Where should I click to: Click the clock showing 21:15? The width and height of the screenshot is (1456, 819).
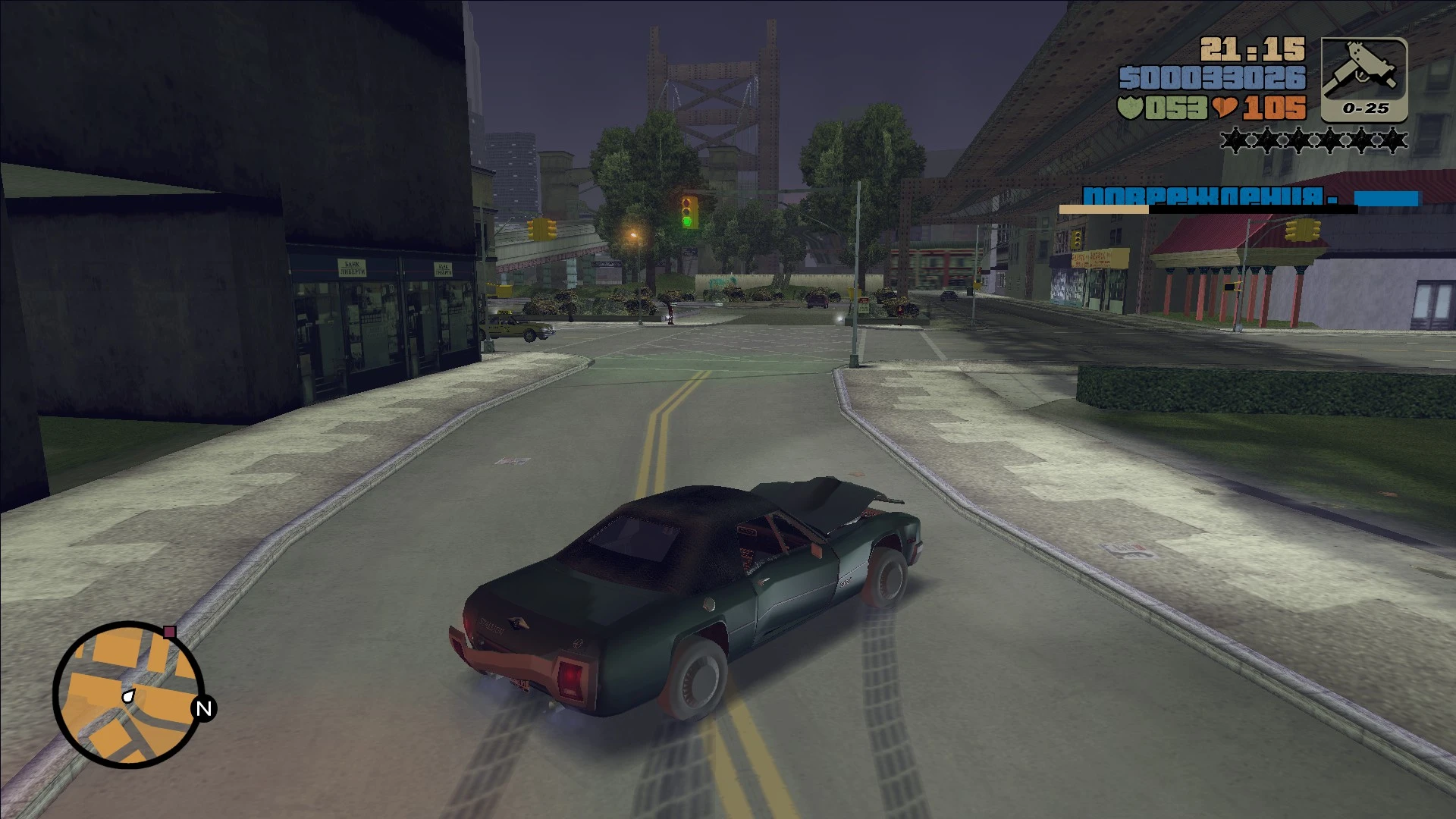click(1251, 48)
